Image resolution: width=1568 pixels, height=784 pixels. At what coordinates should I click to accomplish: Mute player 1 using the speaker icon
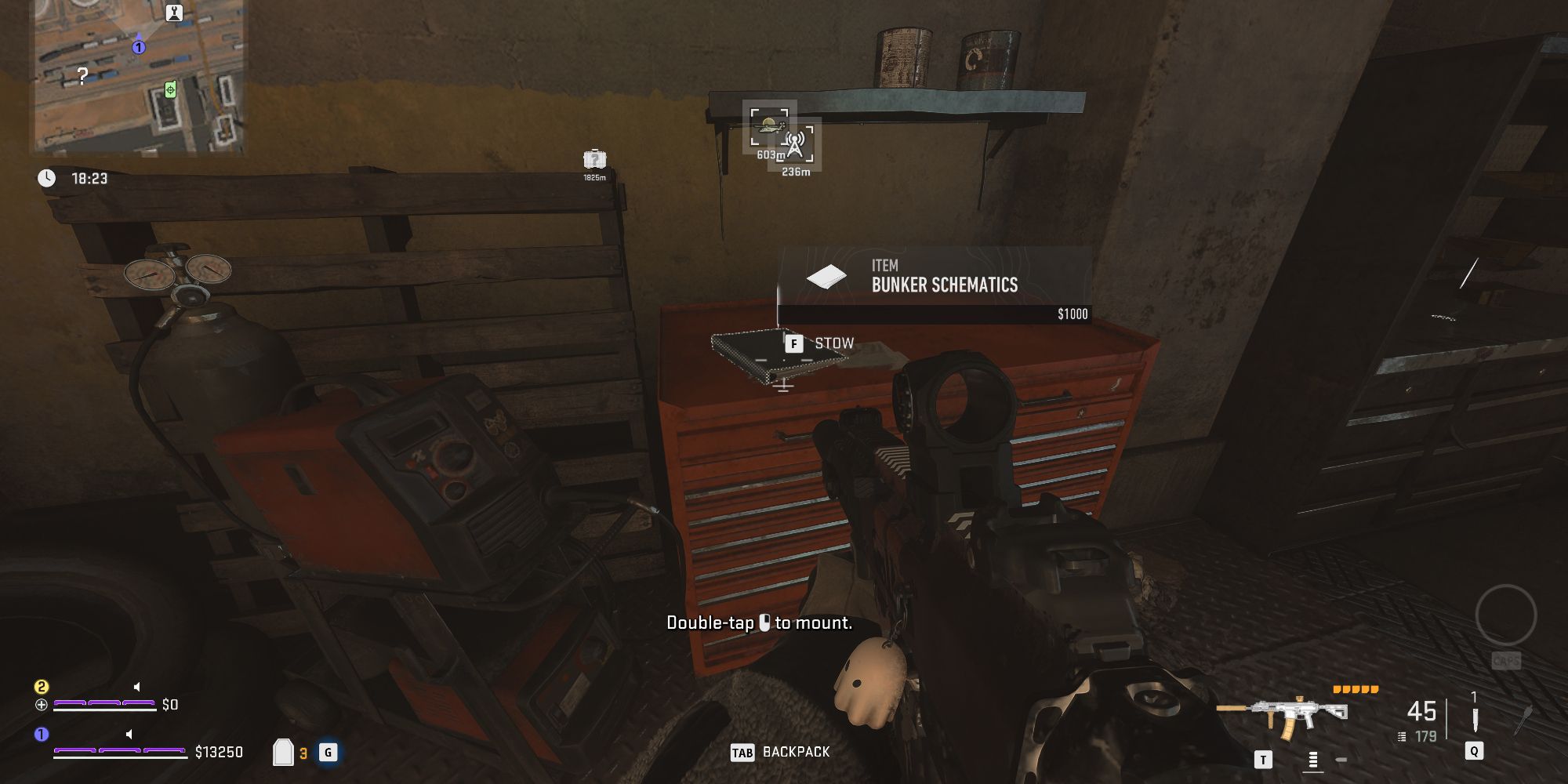(129, 735)
